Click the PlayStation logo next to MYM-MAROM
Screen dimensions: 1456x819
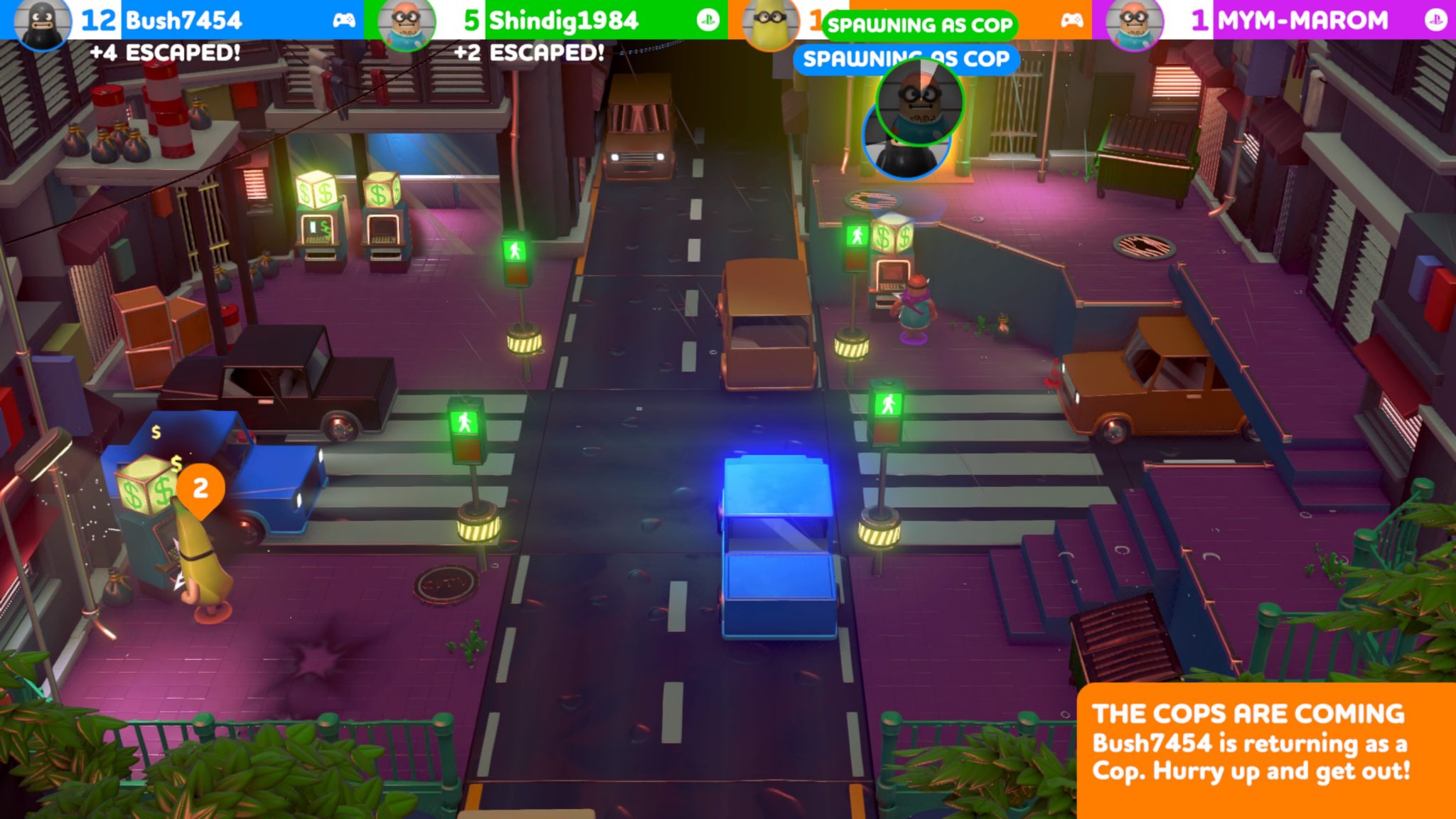click(1437, 21)
